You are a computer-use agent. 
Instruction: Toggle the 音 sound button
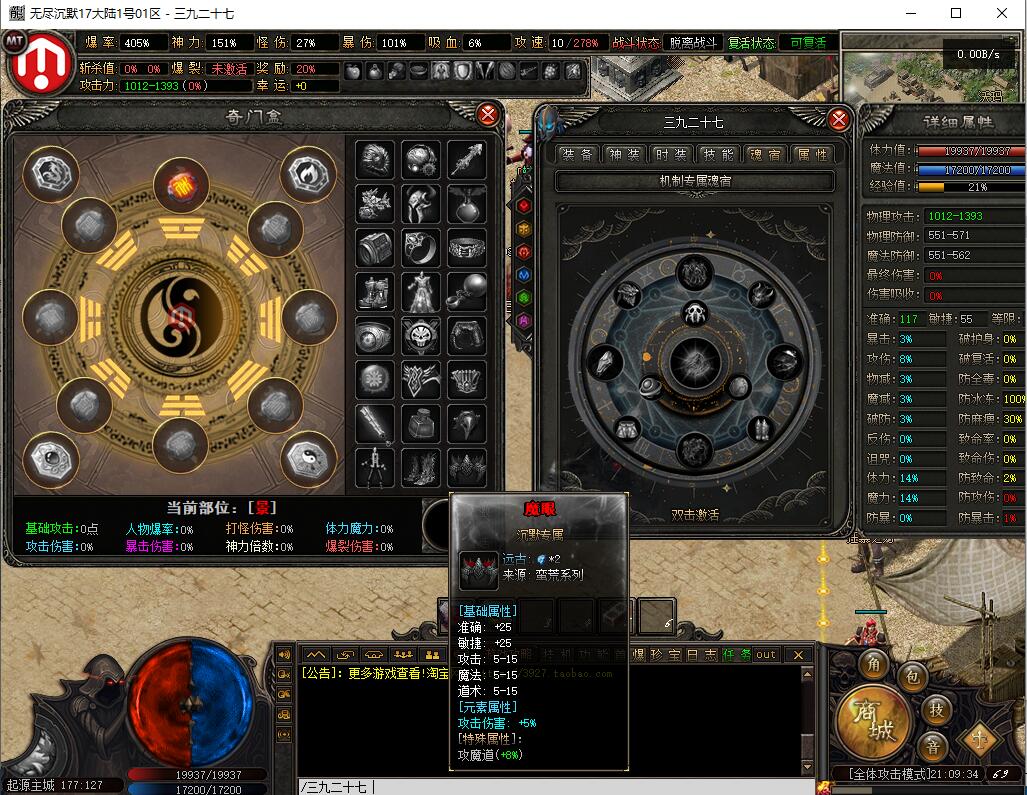click(932, 747)
